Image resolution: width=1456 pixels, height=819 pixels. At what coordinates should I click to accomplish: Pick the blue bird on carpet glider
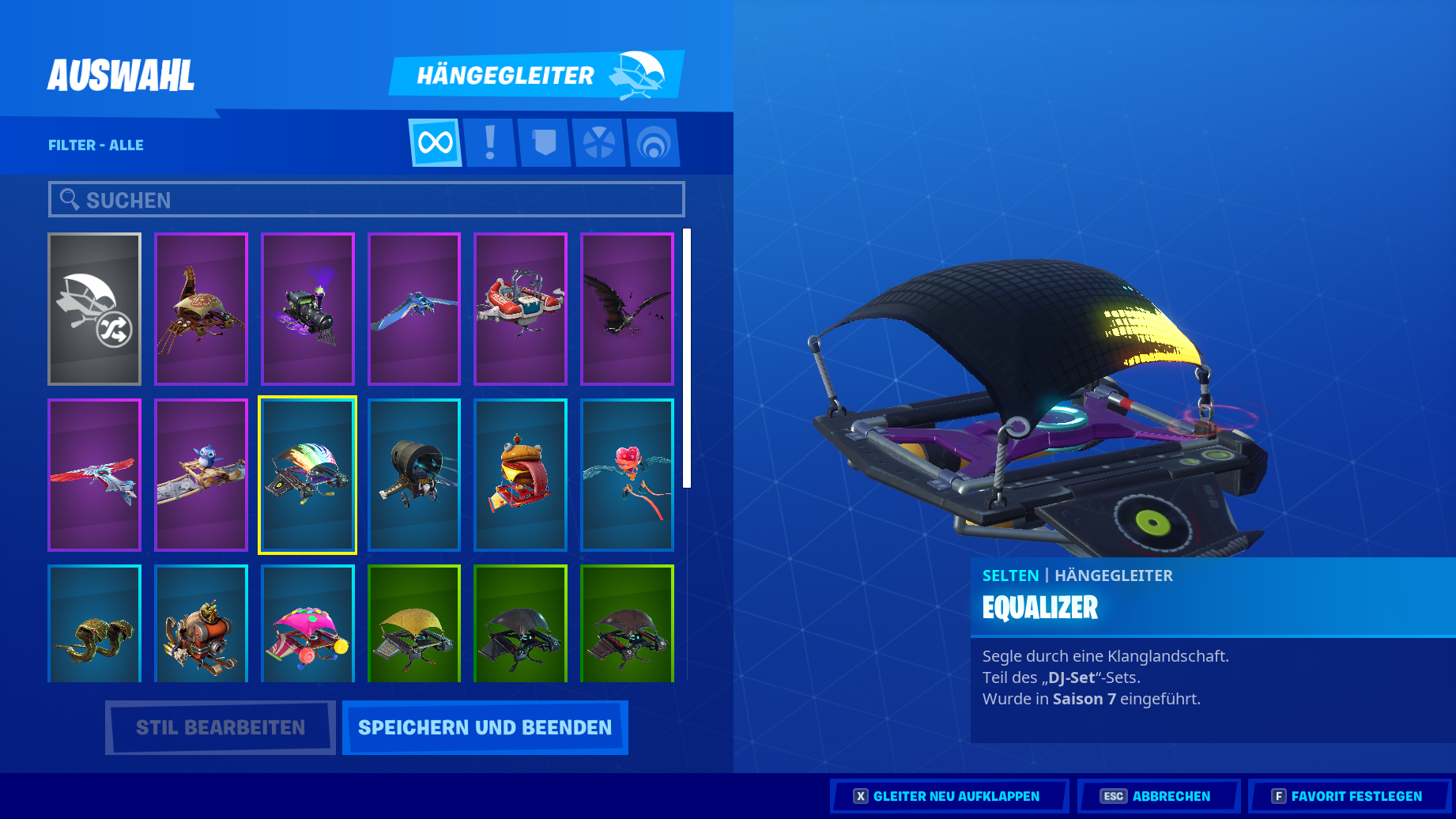click(201, 475)
